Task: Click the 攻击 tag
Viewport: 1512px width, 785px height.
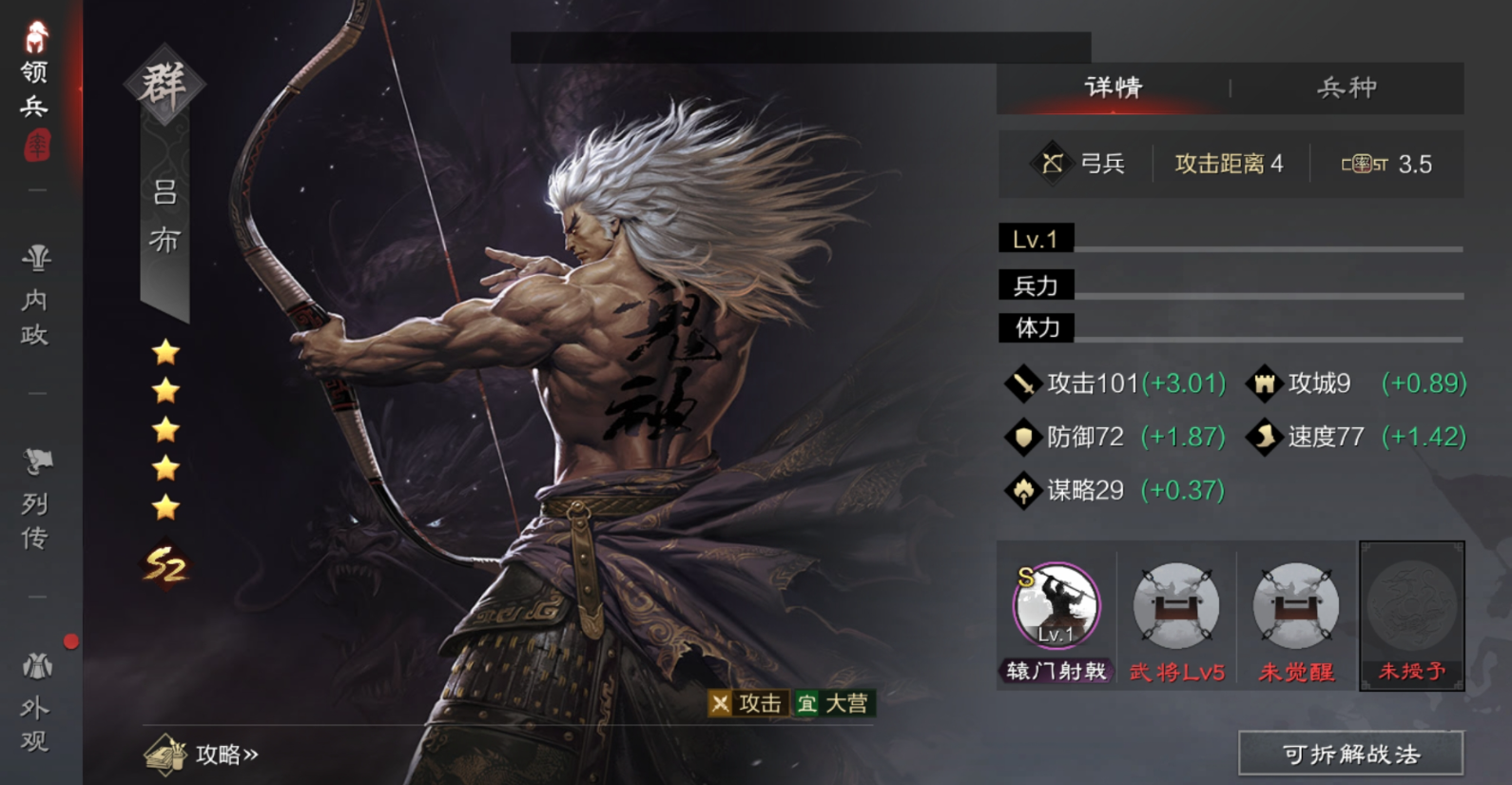Action: point(748,703)
